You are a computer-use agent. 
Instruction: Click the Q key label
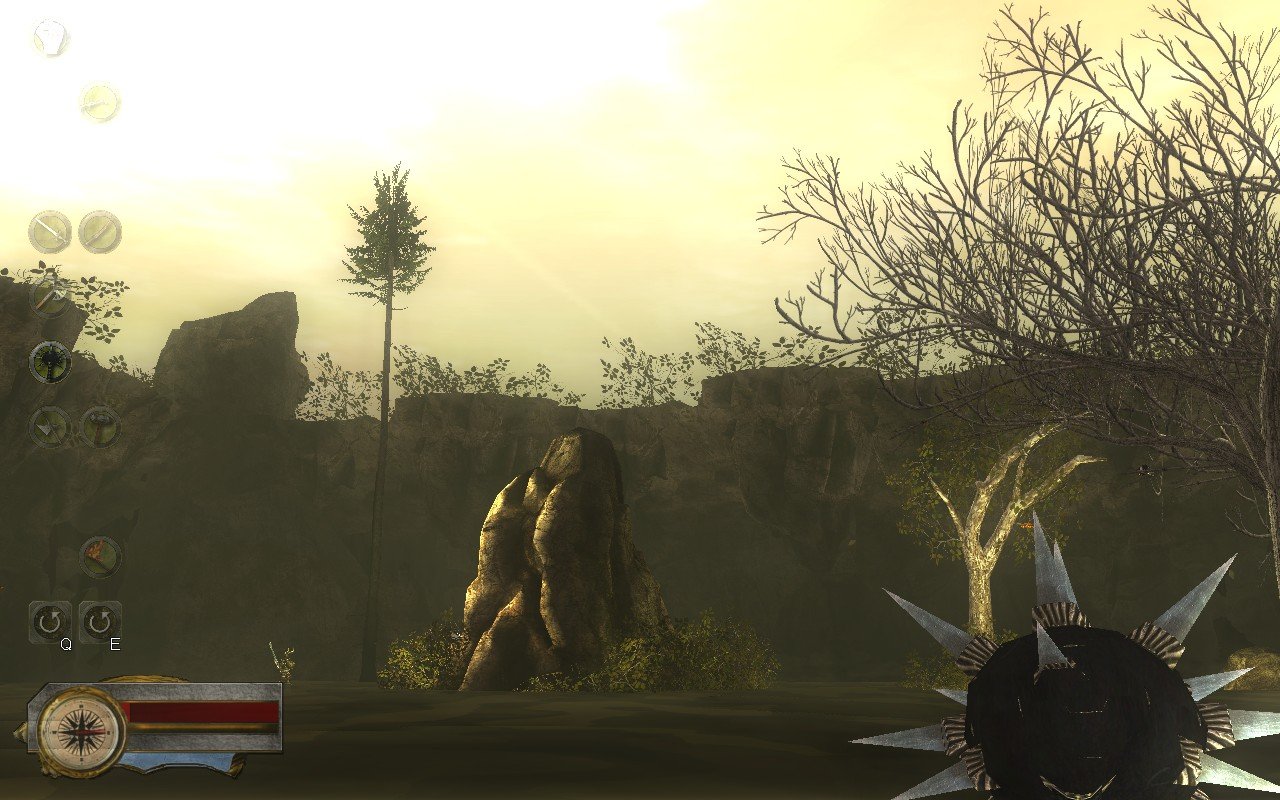[x=66, y=645]
